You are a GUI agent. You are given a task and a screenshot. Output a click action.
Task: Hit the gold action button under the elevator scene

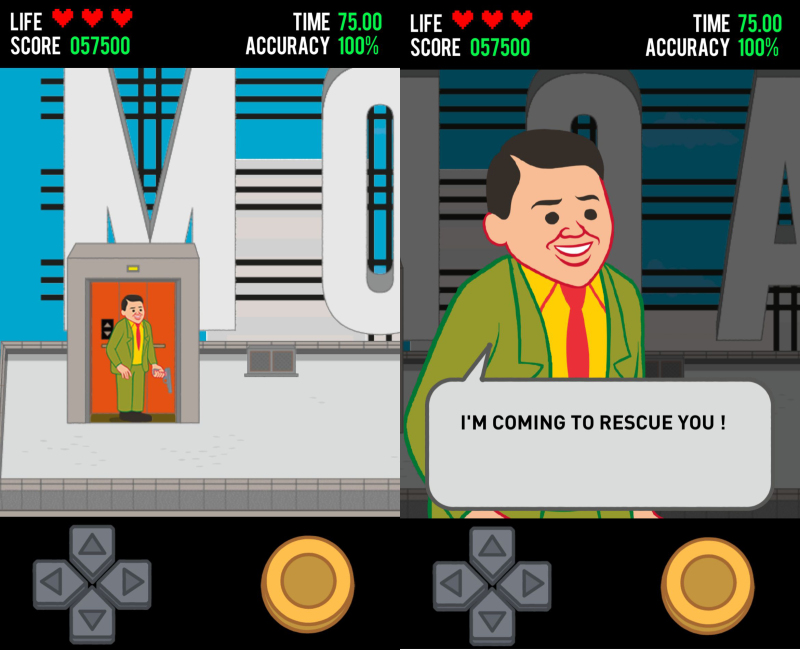[x=307, y=582]
